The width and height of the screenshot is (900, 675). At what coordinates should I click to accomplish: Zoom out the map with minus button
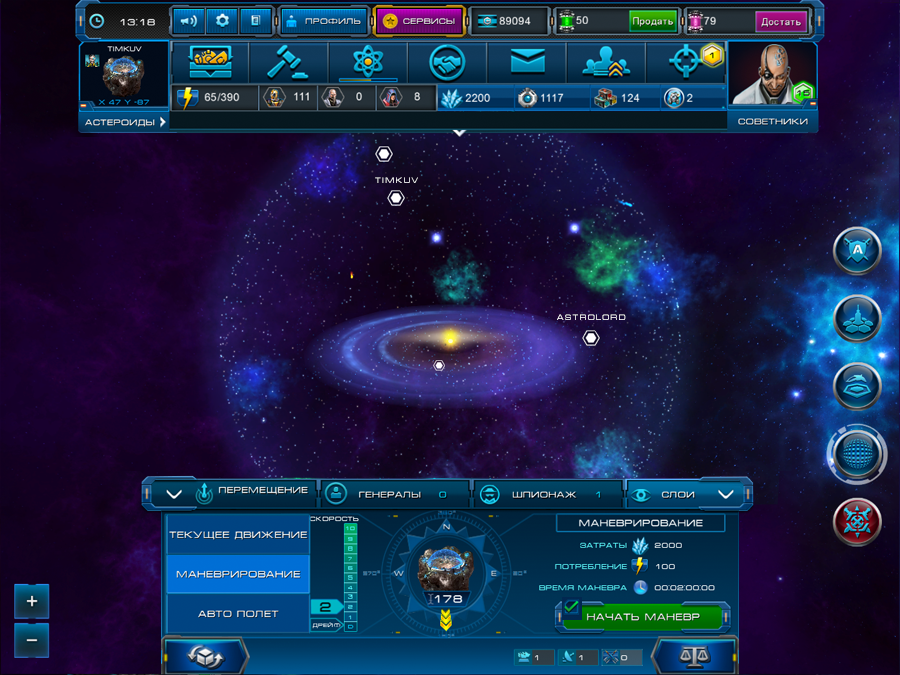(32, 640)
